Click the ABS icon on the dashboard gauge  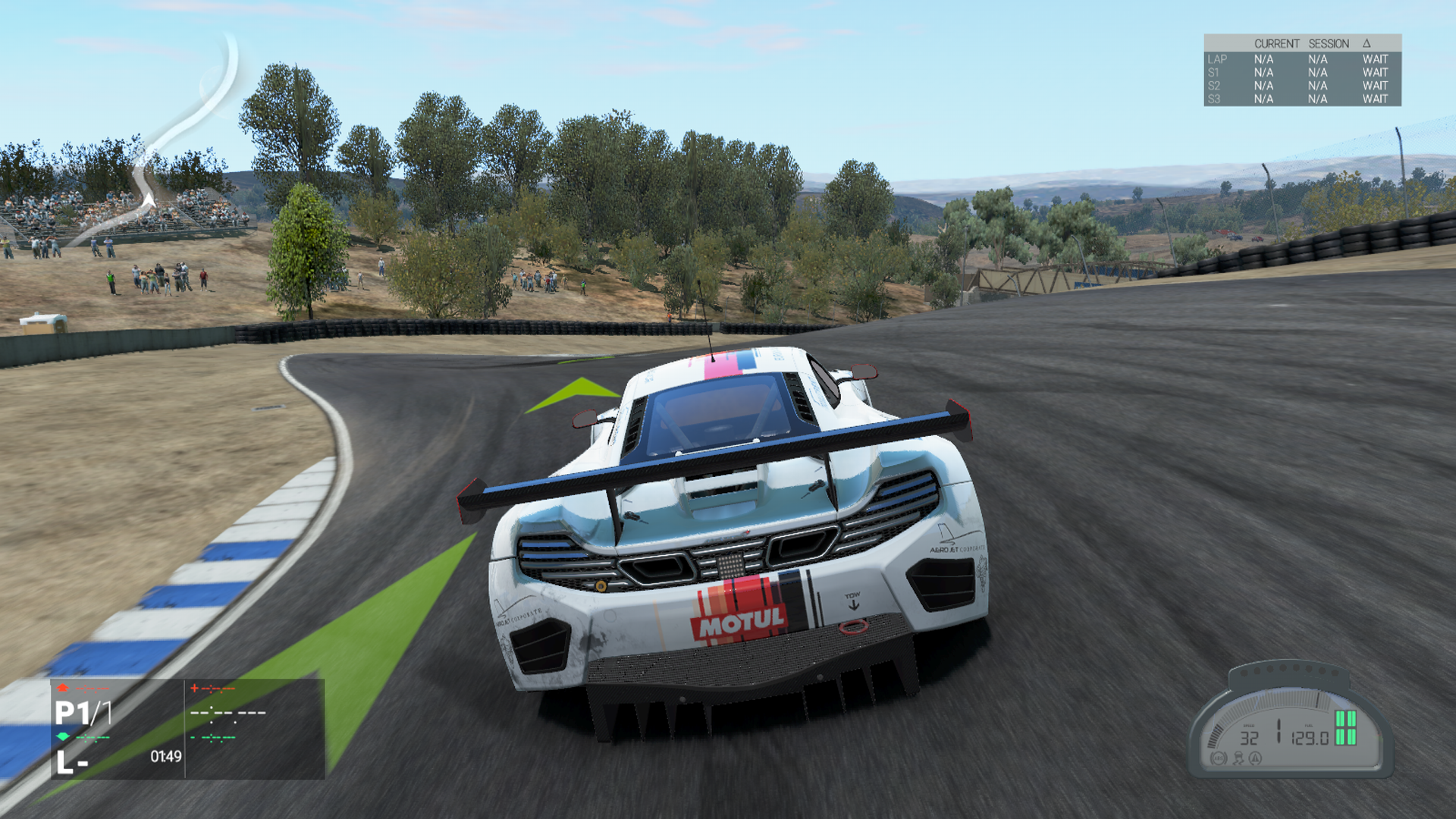(x=1219, y=758)
